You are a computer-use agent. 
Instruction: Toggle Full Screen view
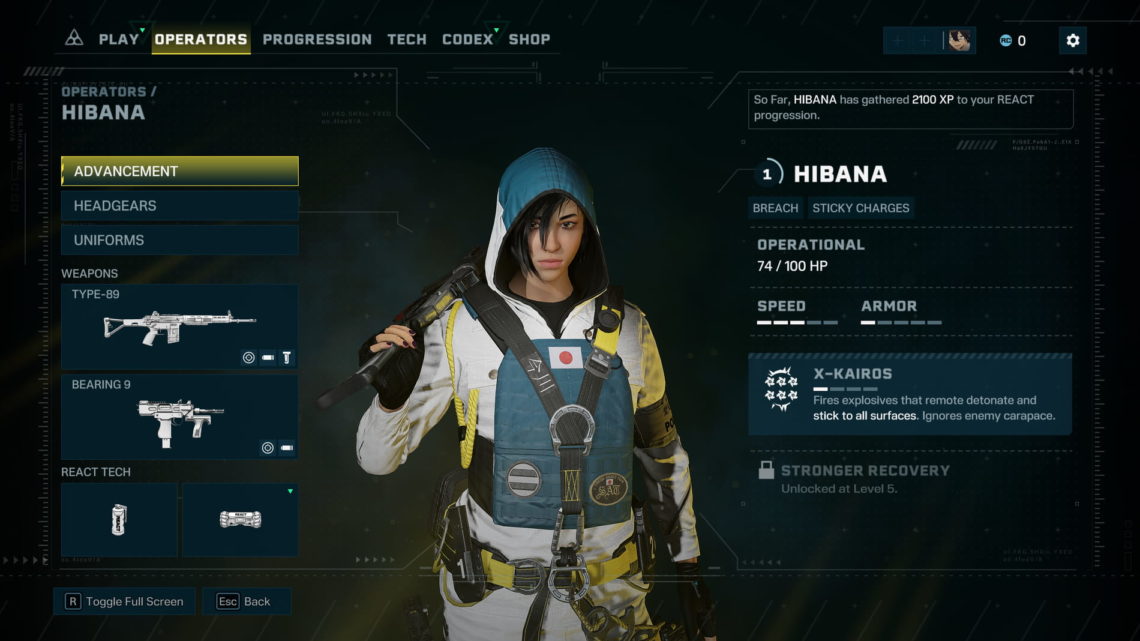(x=125, y=601)
